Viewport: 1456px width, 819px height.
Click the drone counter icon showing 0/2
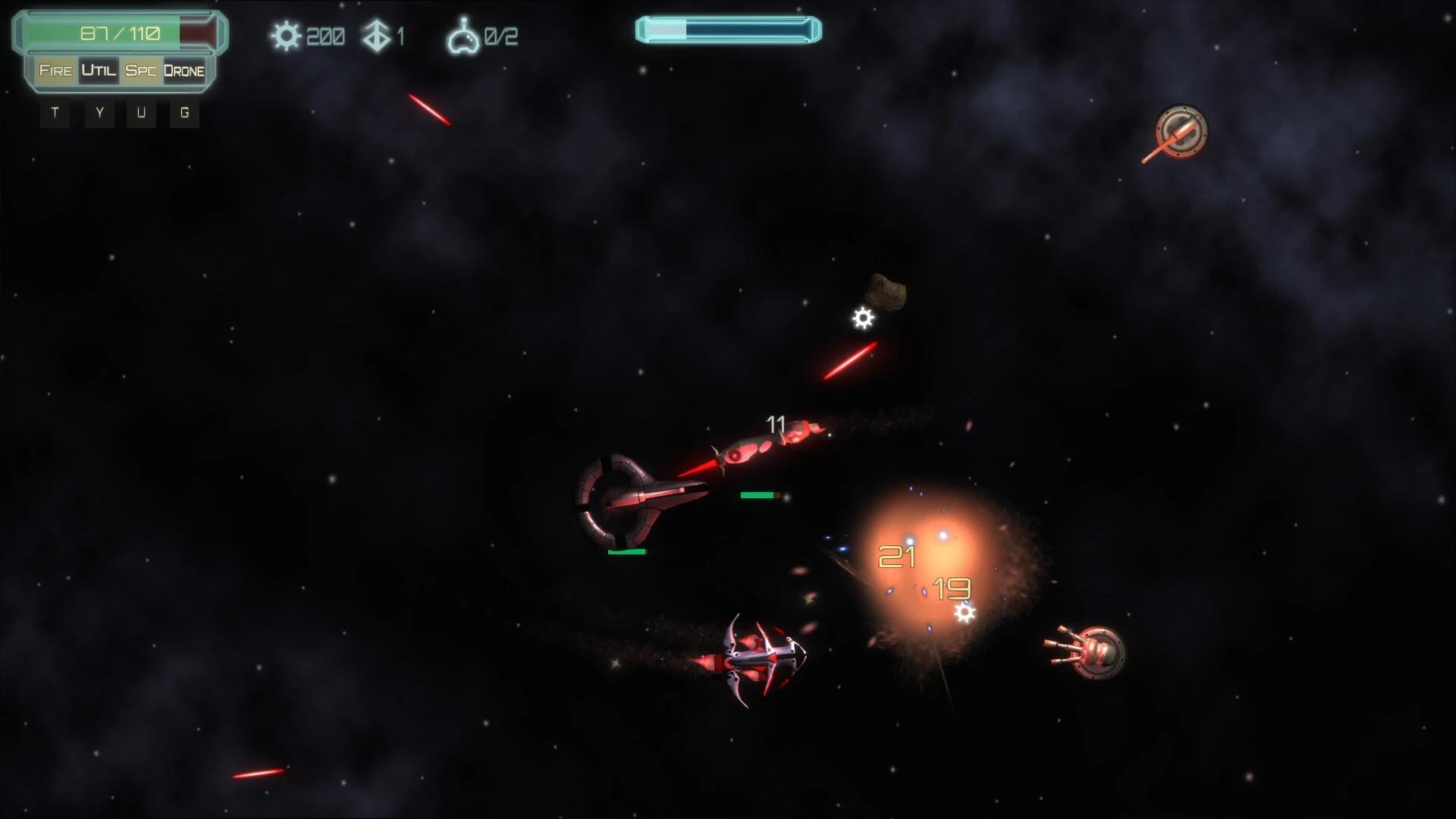point(465,34)
